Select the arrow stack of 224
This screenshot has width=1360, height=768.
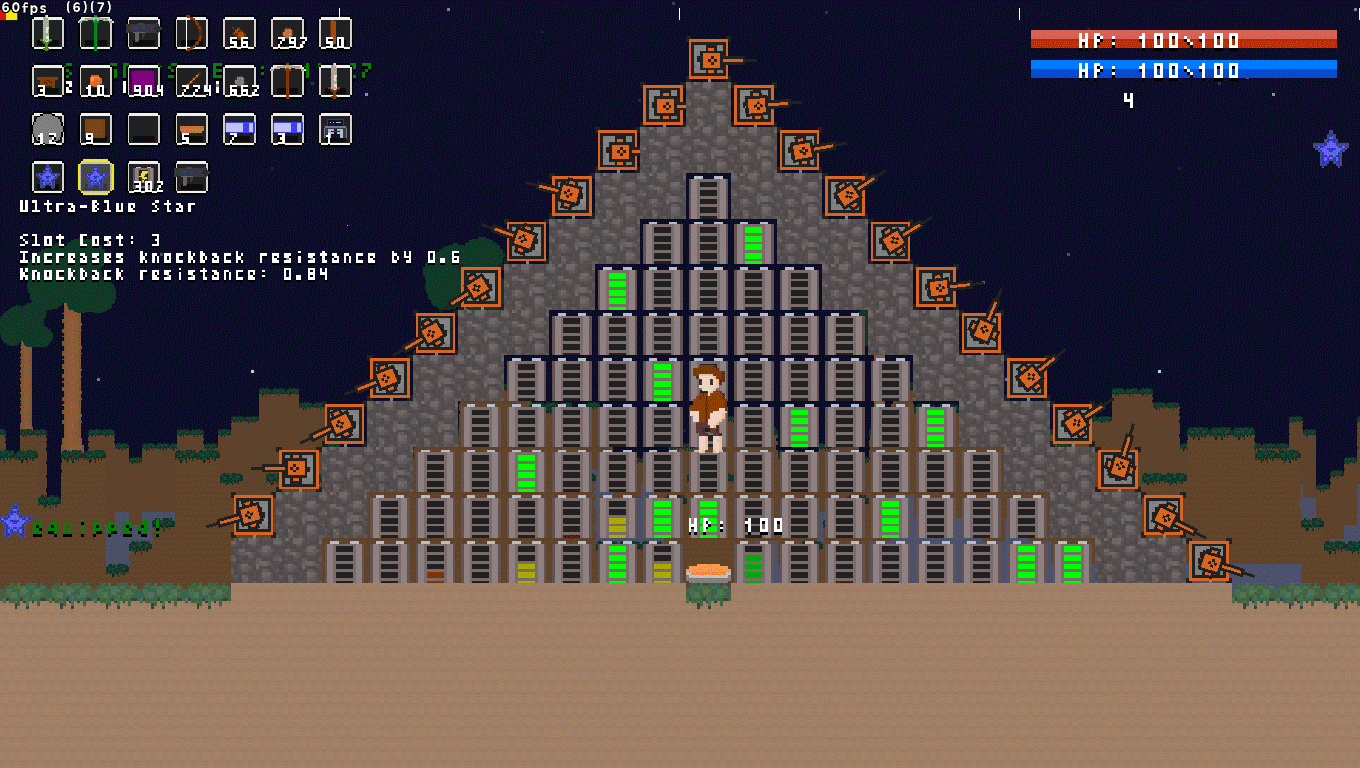tap(191, 81)
